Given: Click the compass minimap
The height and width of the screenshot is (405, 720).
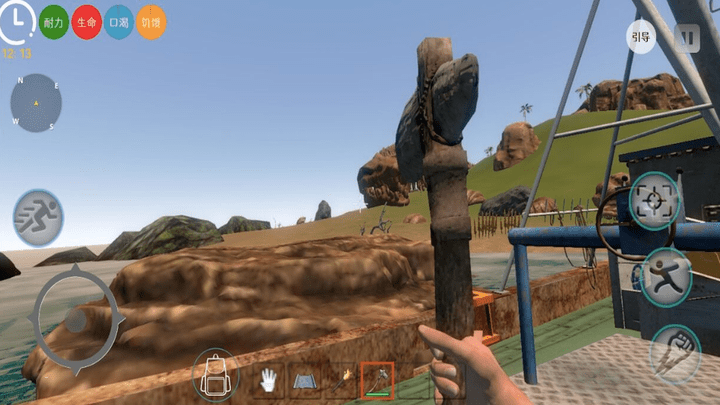Looking at the screenshot, I should point(36,103).
